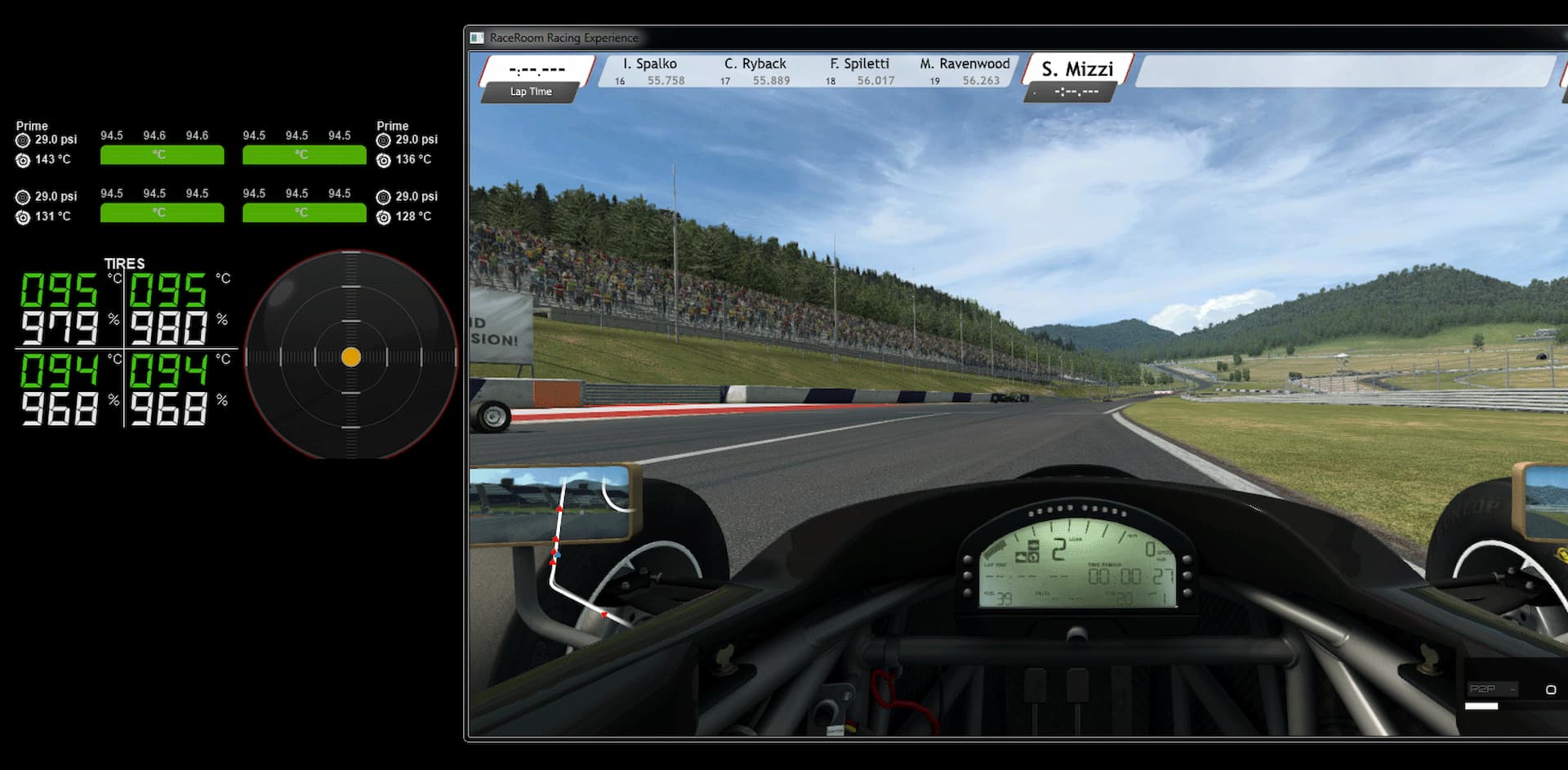Click the rear-right brake icon showing 128 °C
This screenshot has width=1568, height=770.
pyautogui.click(x=384, y=217)
